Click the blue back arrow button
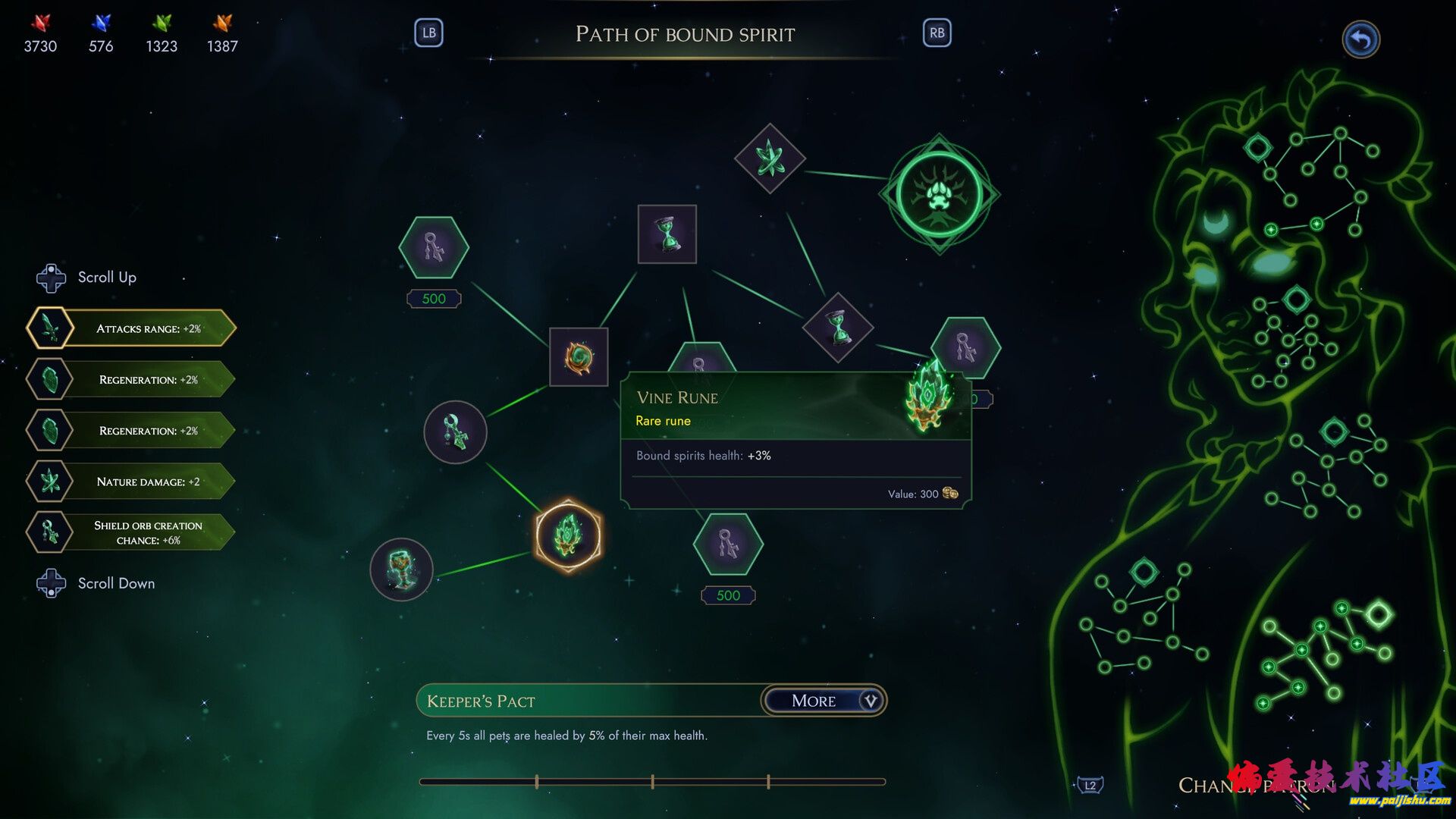This screenshot has width=1456, height=819. 1360,39
